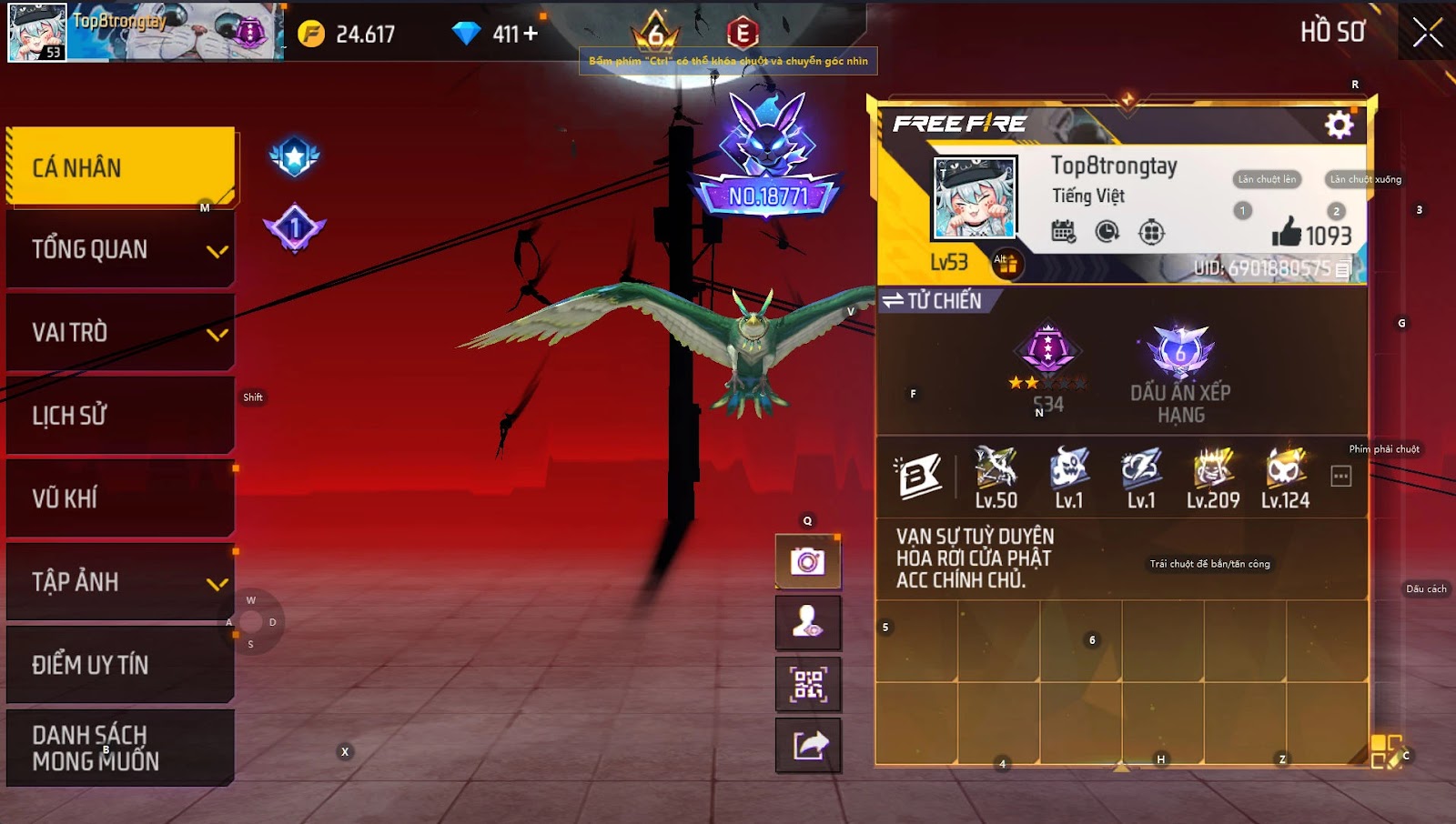This screenshot has height=824, width=1456.
Task: Switch to the VŨ KHÍ section
Action: coord(120,498)
